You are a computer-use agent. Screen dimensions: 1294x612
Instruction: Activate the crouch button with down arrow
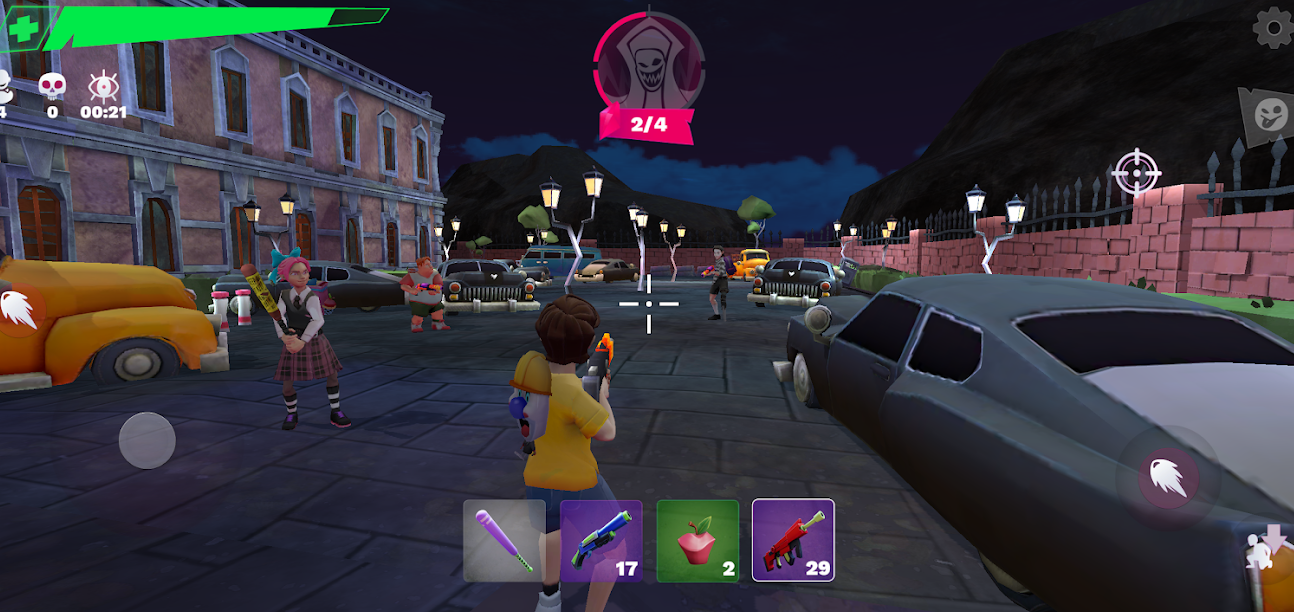(1270, 548)
